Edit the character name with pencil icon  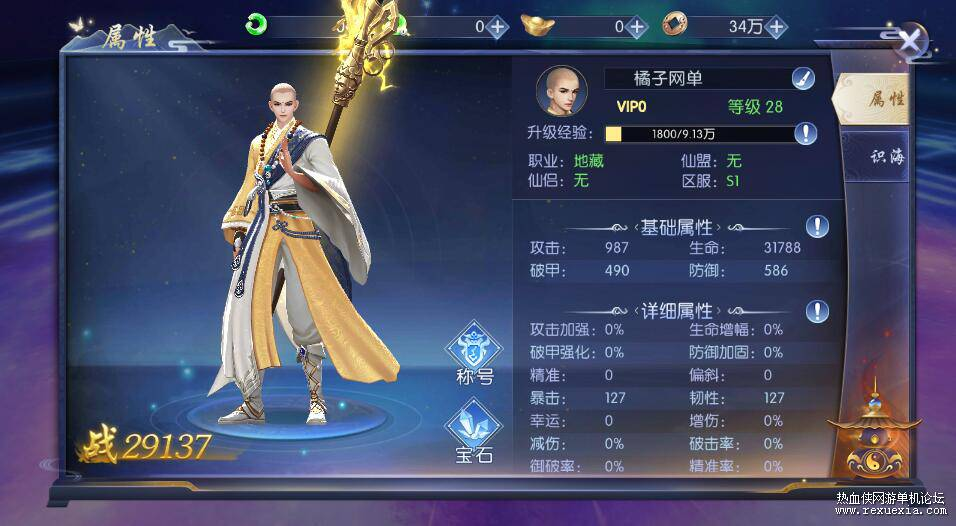click(x=802, y=78)
